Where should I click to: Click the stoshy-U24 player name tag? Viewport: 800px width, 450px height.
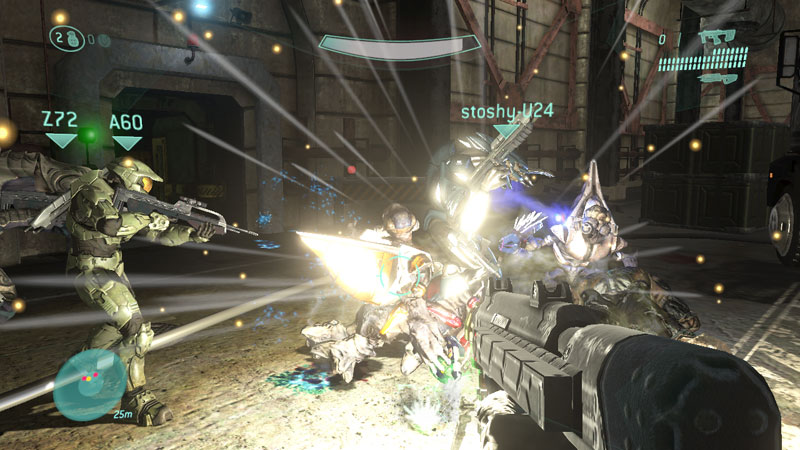pyautogui.click(x=506, y=111)
